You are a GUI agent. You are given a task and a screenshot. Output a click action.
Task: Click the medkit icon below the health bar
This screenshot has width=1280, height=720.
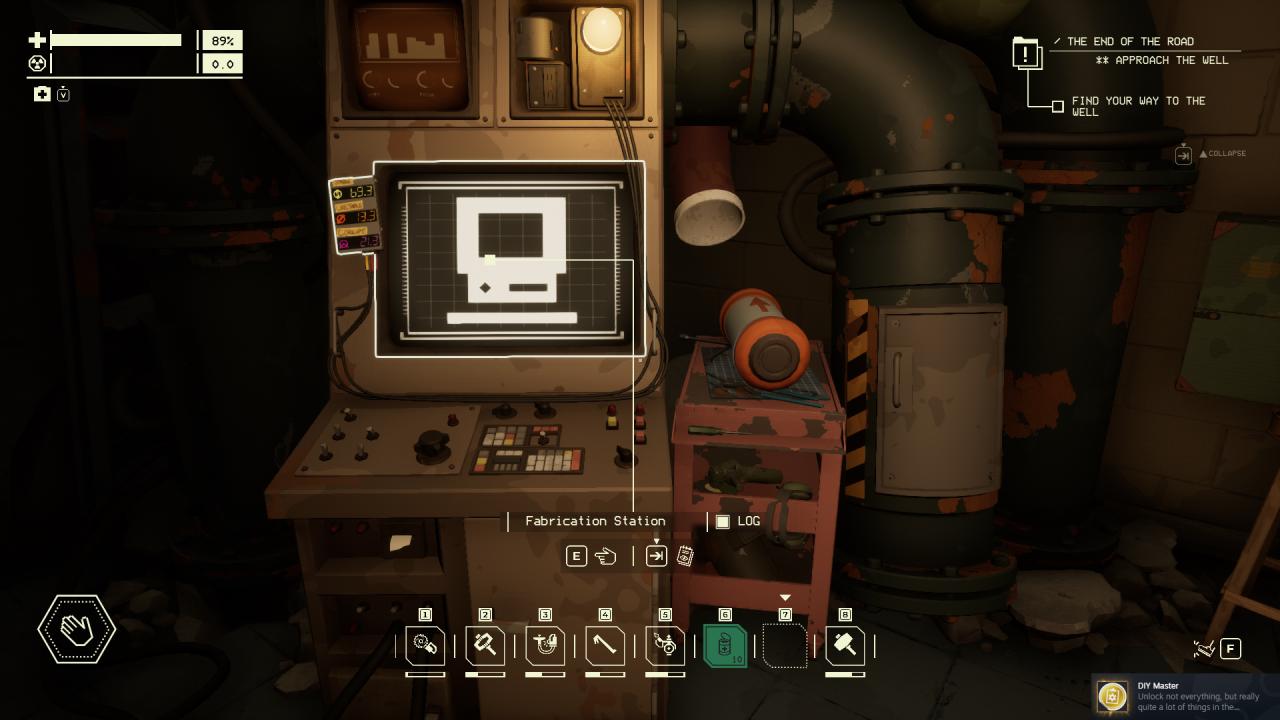[x=42, y=94]
